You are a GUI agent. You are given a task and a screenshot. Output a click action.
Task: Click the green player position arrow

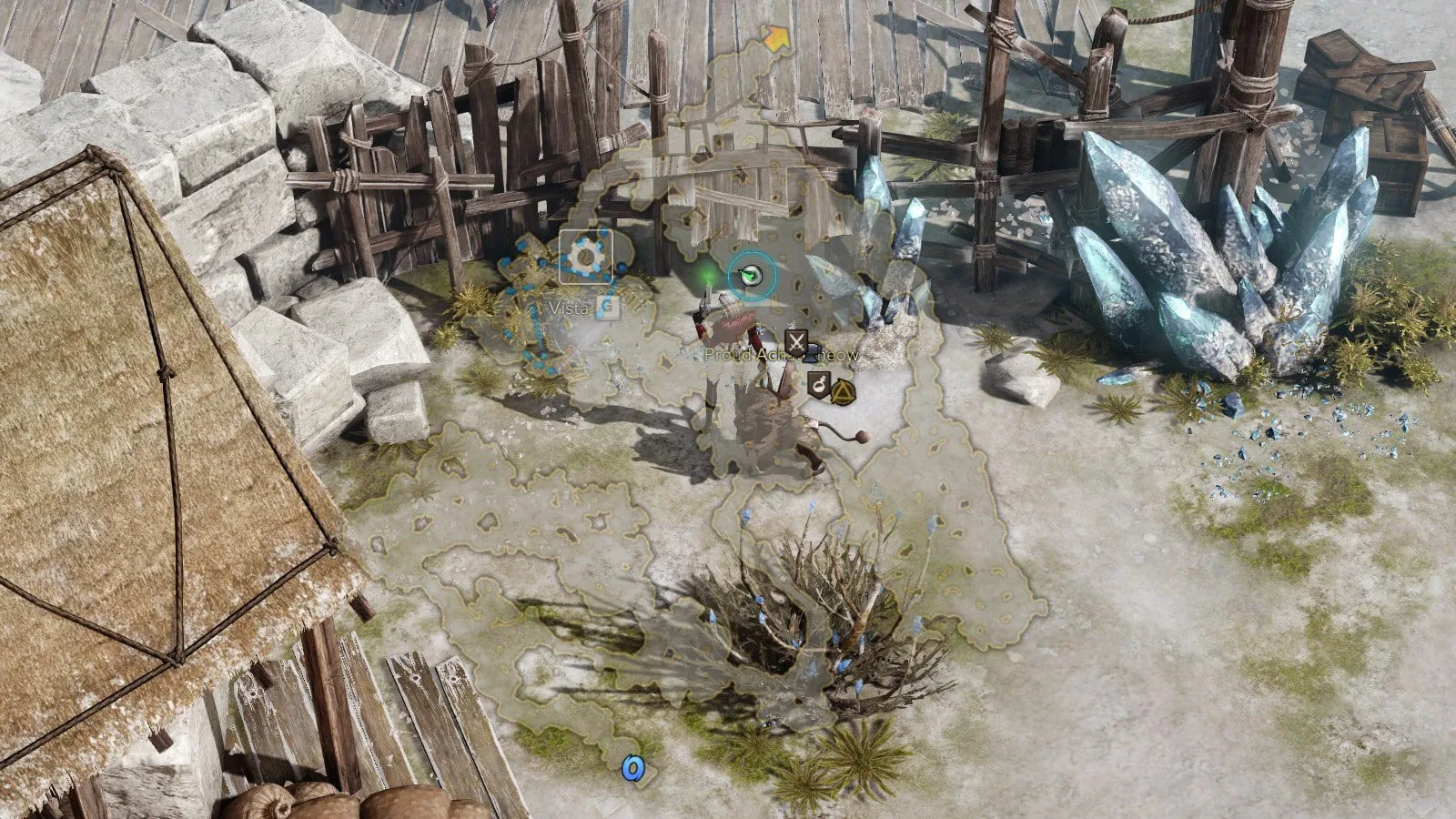tap(751, 273)
